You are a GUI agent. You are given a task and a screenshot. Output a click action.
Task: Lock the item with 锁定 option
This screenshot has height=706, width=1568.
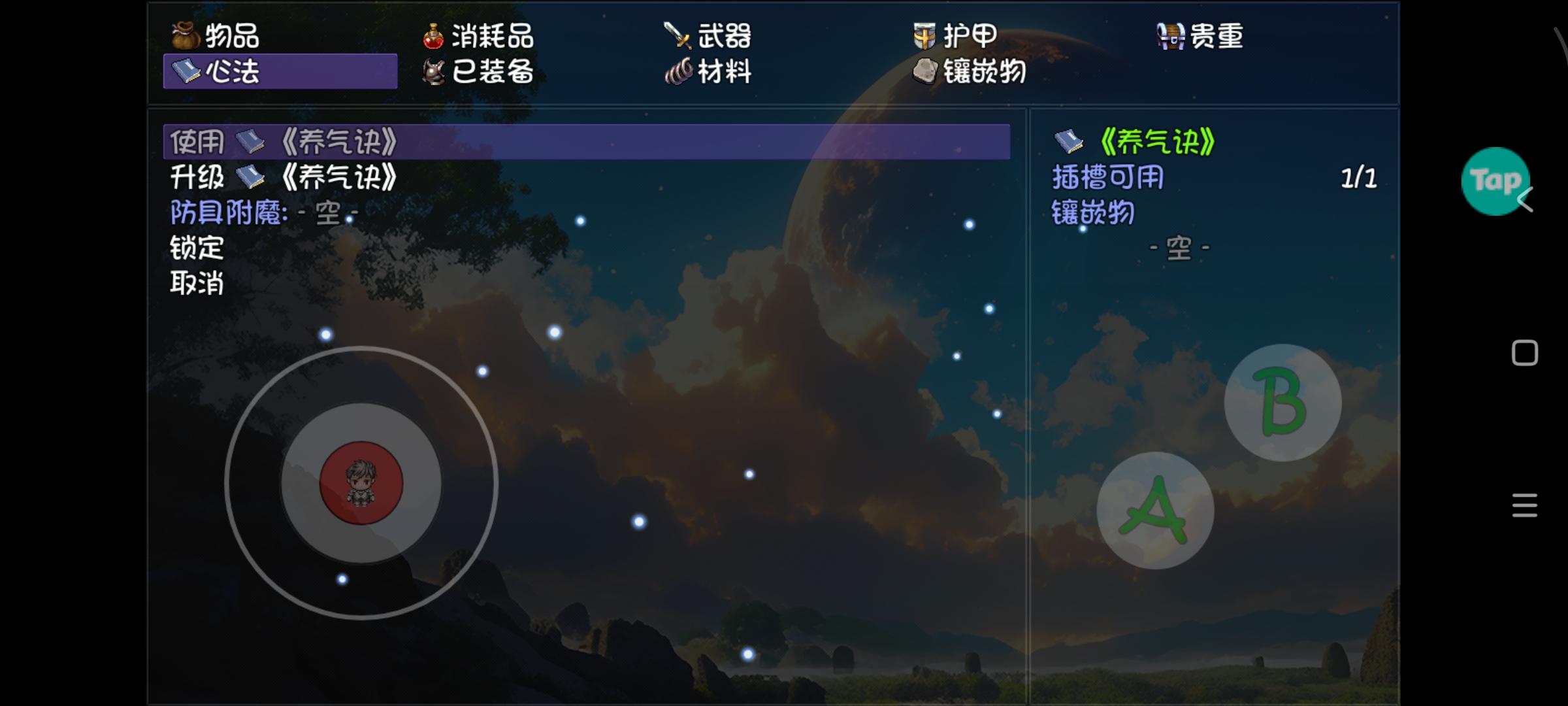tap(196, 248)
